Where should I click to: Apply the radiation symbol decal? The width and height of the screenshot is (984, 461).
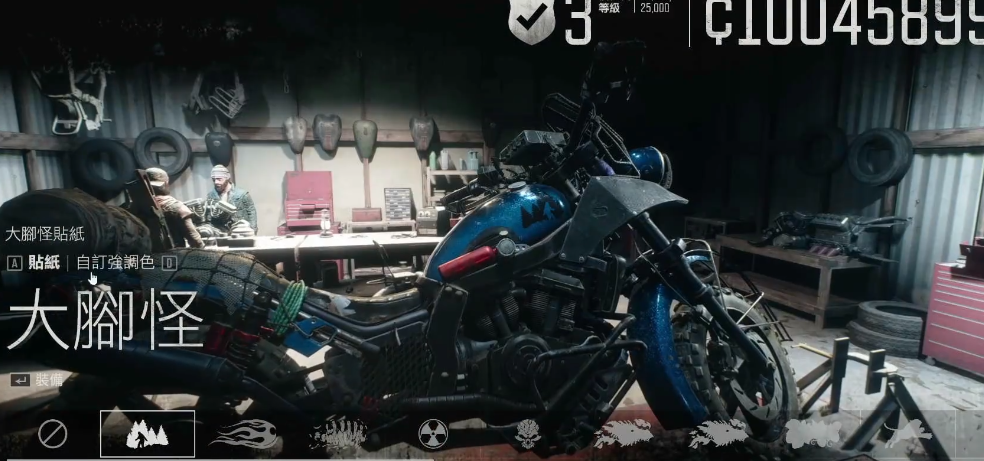tap(433, 434)
